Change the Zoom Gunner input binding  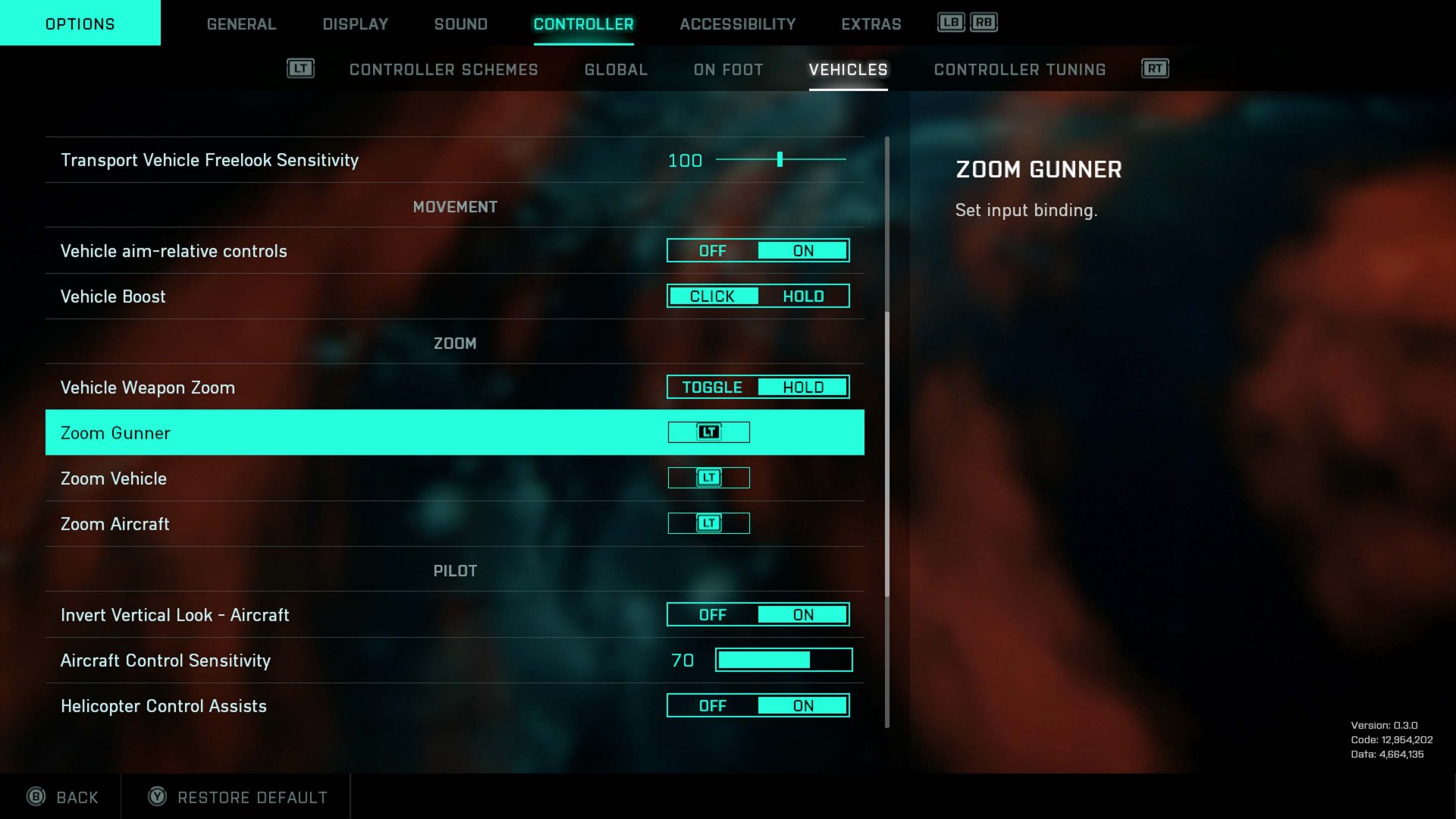[x=708, y=432]
